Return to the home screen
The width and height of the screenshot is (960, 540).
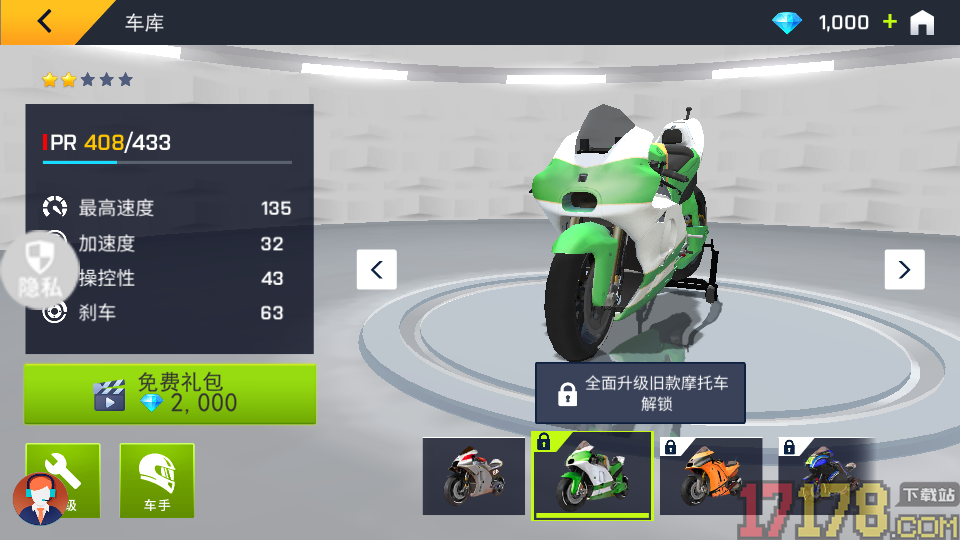[921, 22]
